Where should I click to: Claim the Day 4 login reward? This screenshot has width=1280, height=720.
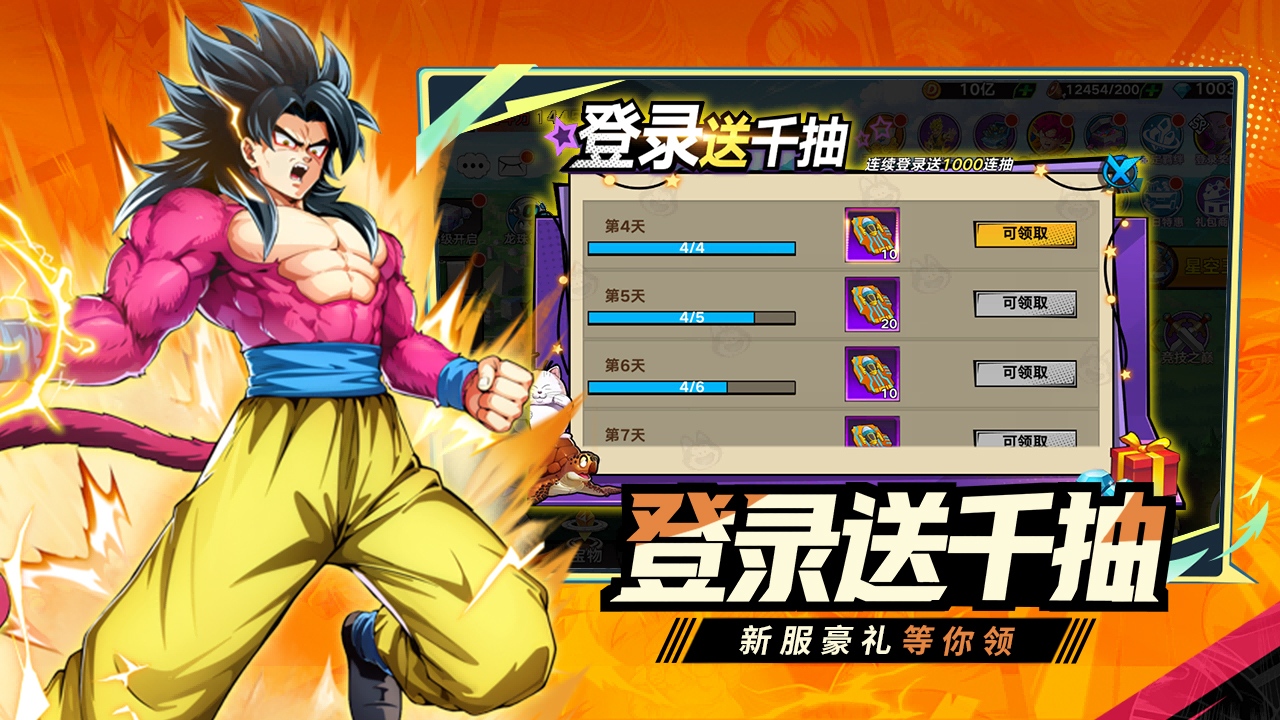(x=1025, y=234)
